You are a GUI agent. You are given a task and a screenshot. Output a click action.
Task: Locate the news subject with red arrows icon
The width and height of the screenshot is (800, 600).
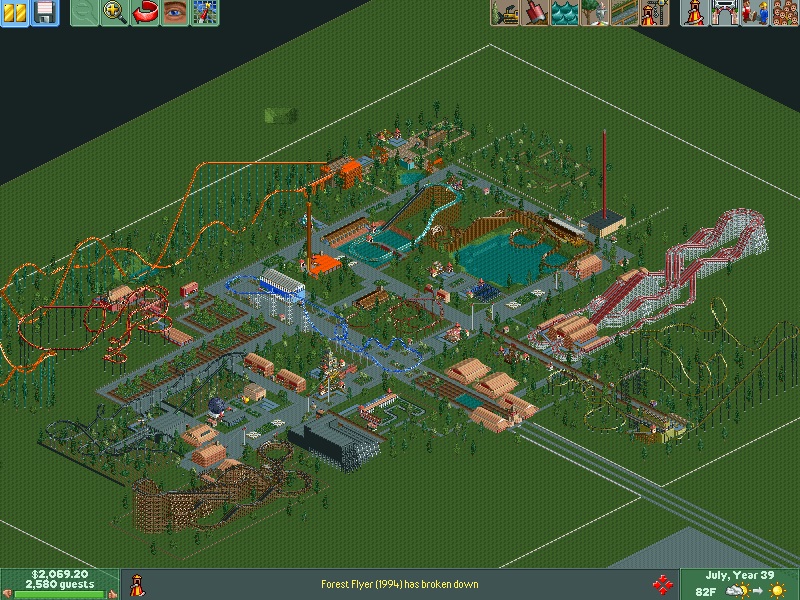(661, 584)
